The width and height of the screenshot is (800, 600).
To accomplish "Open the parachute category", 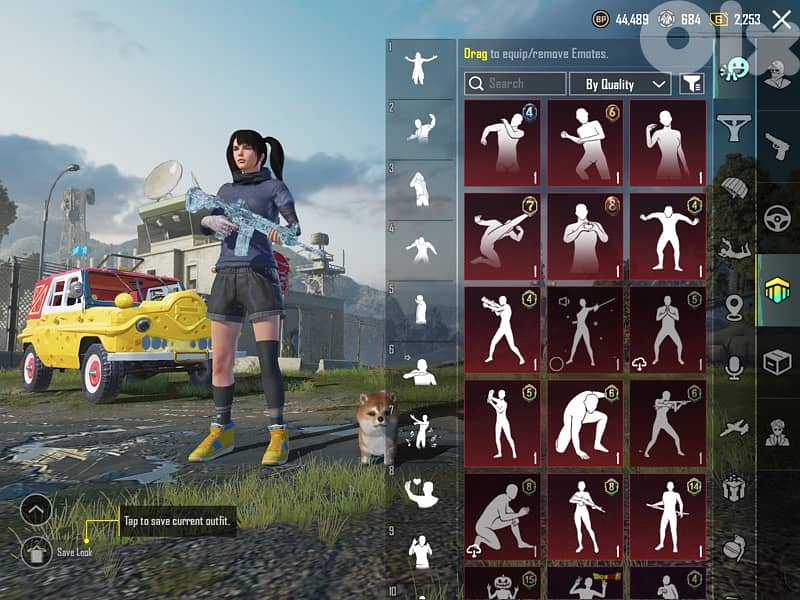I will 735,188.
